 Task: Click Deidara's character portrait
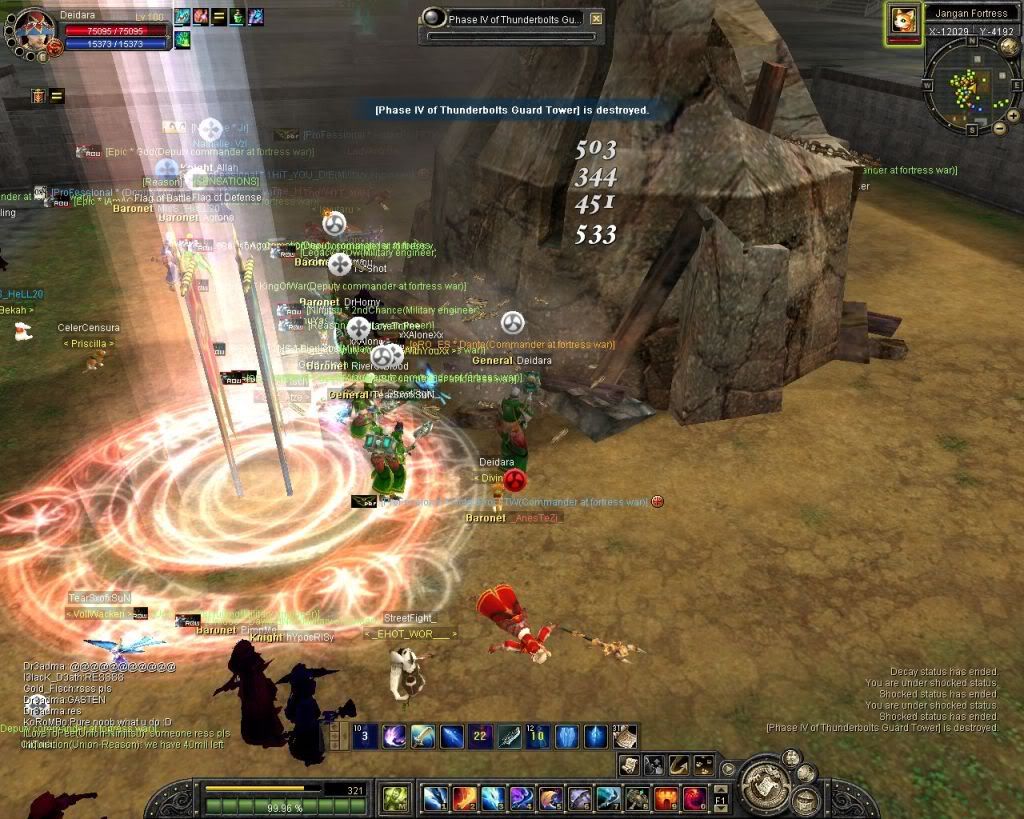pos(33,28)
